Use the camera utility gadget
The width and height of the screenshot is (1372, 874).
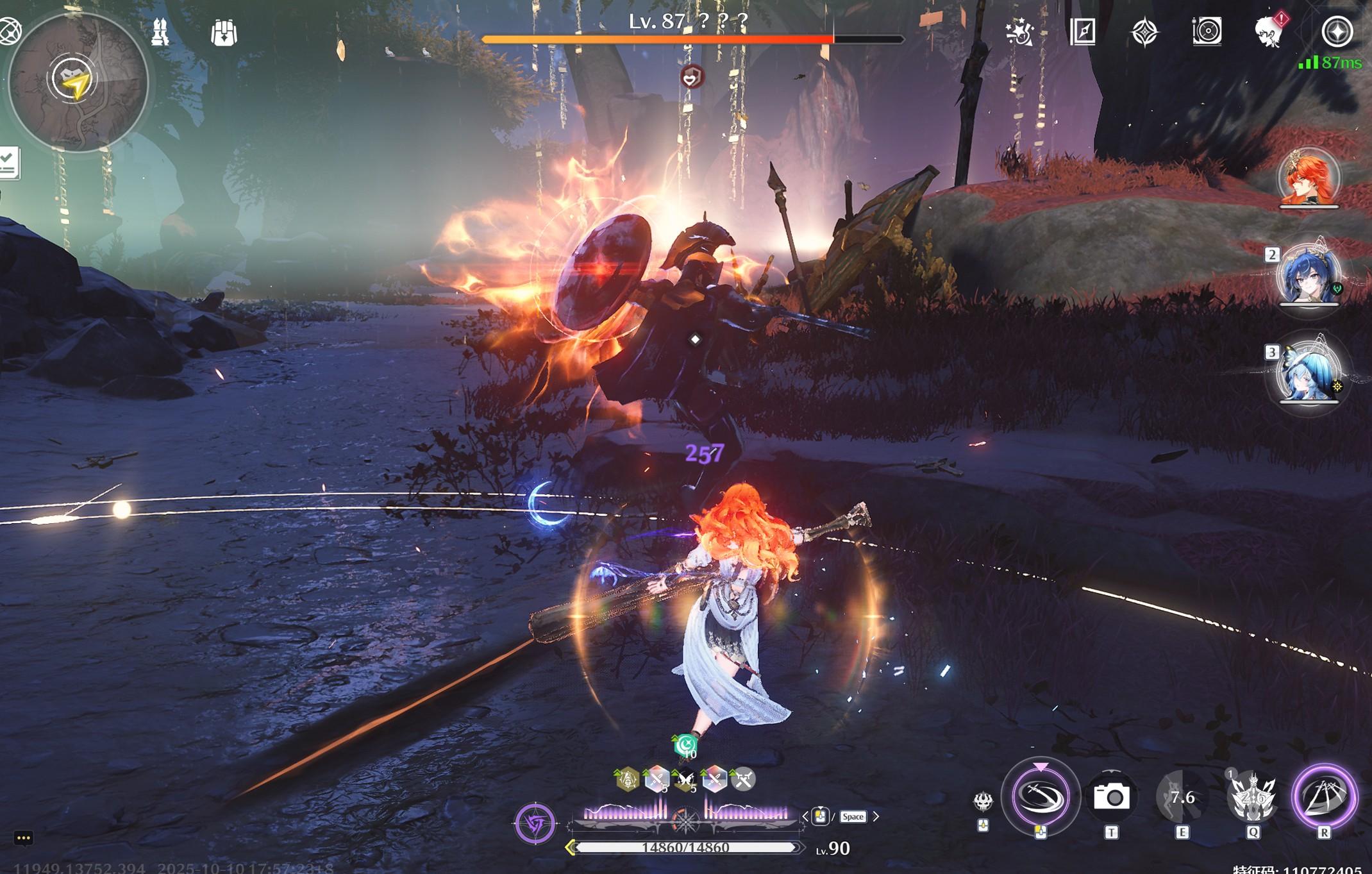click(x=1111, y=797)
